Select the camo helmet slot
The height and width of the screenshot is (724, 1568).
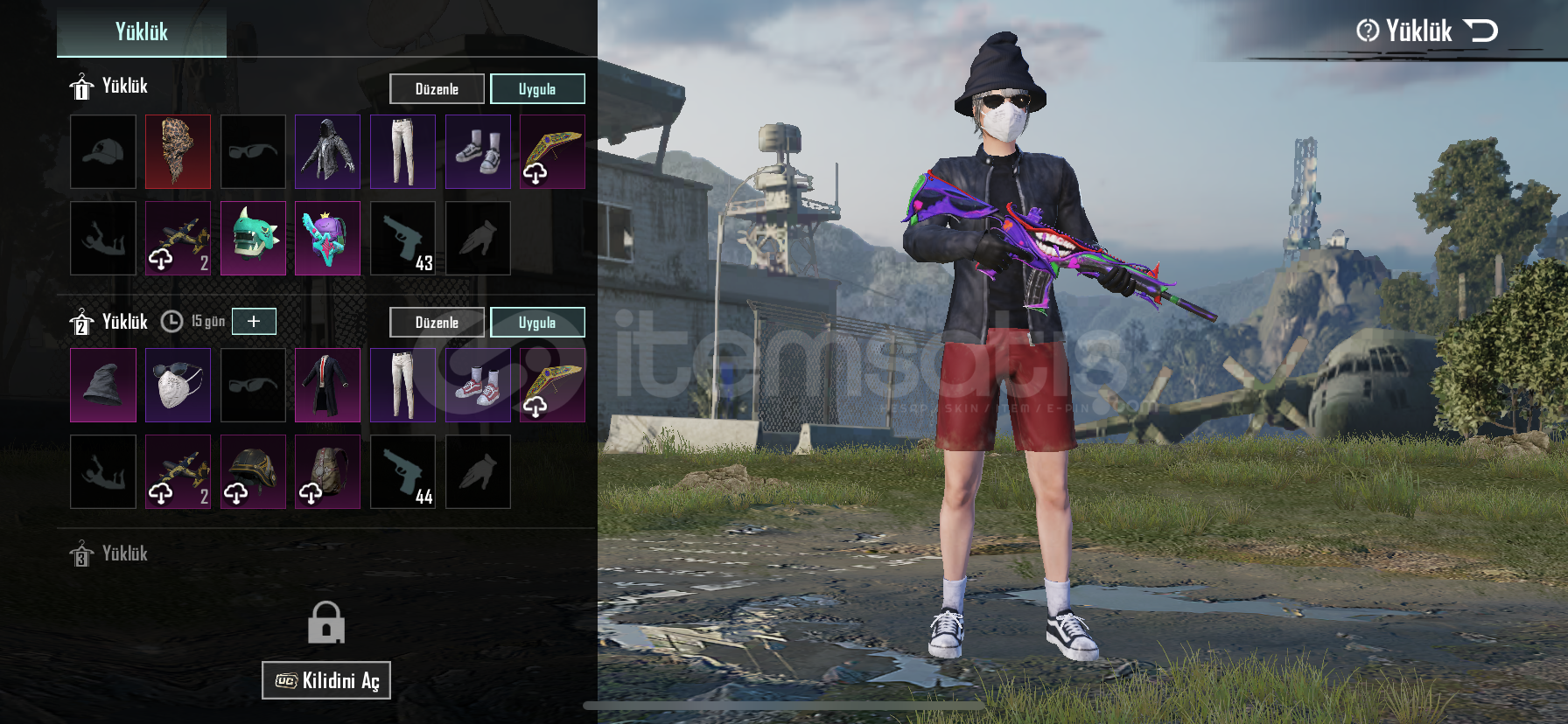click(253, 472)
